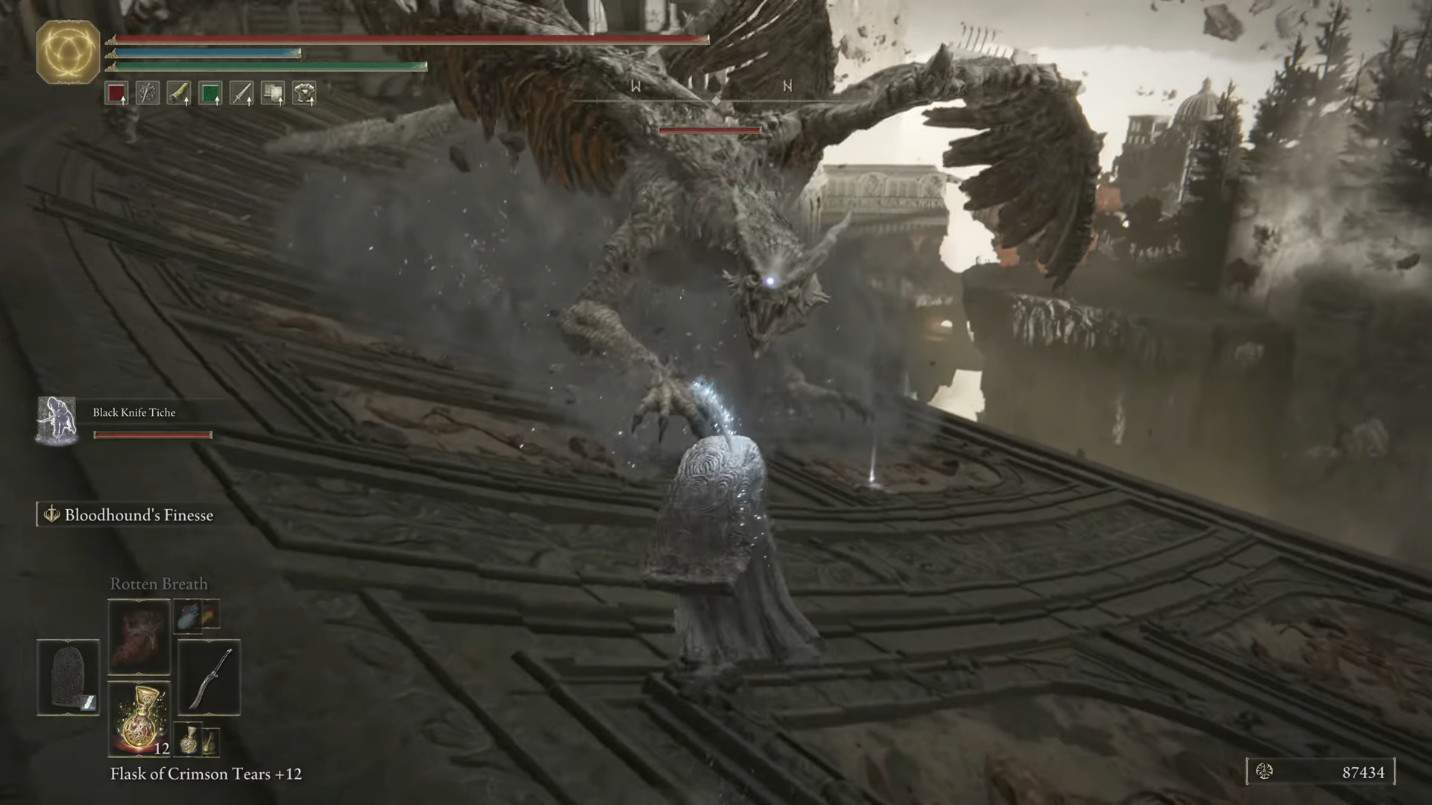
Task: Select the Rotten Breath spell slot
Action: (139, 634)
